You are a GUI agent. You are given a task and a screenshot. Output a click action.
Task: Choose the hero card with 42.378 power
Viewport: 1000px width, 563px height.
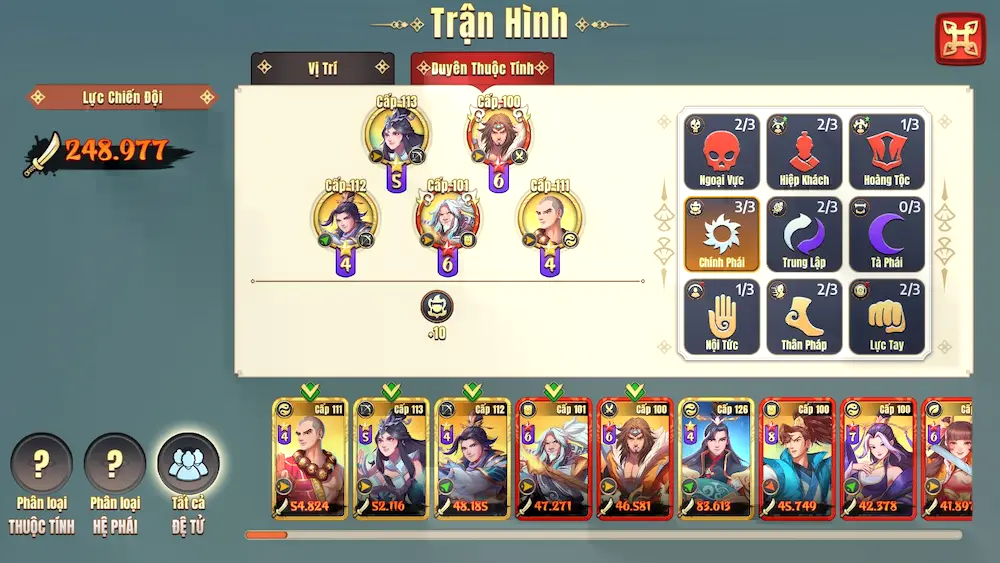tap(878, 459)
